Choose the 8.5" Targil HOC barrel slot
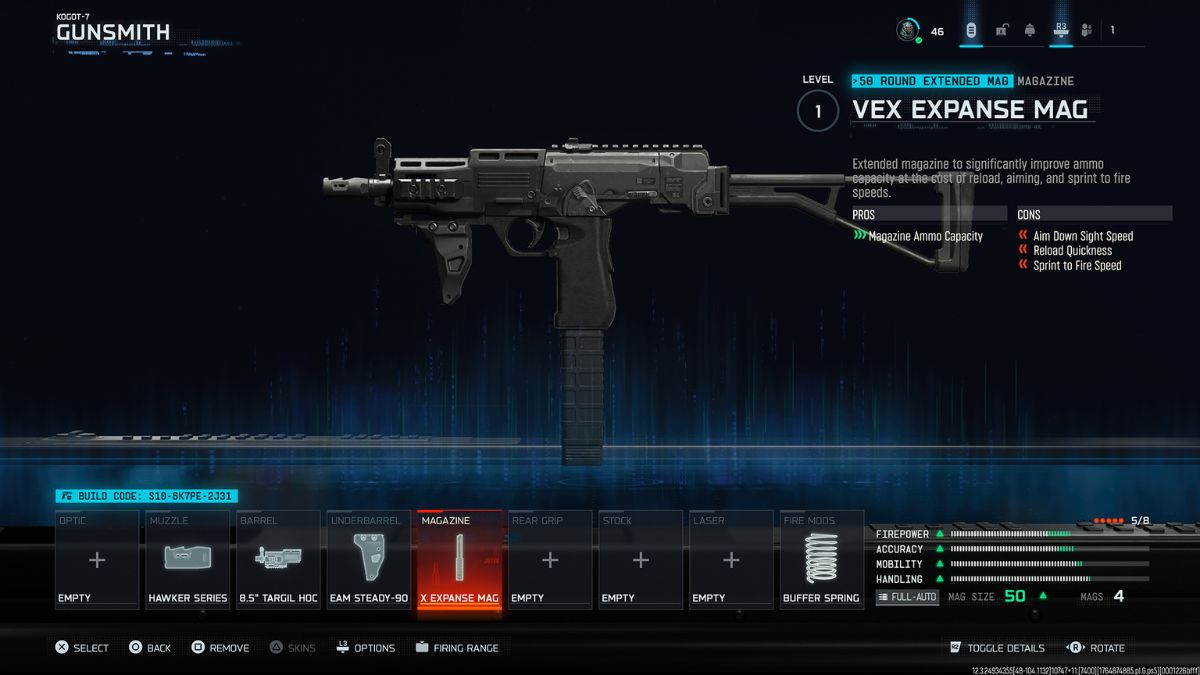The height and width of the screenshot is (675, 1200). [279, 560]
